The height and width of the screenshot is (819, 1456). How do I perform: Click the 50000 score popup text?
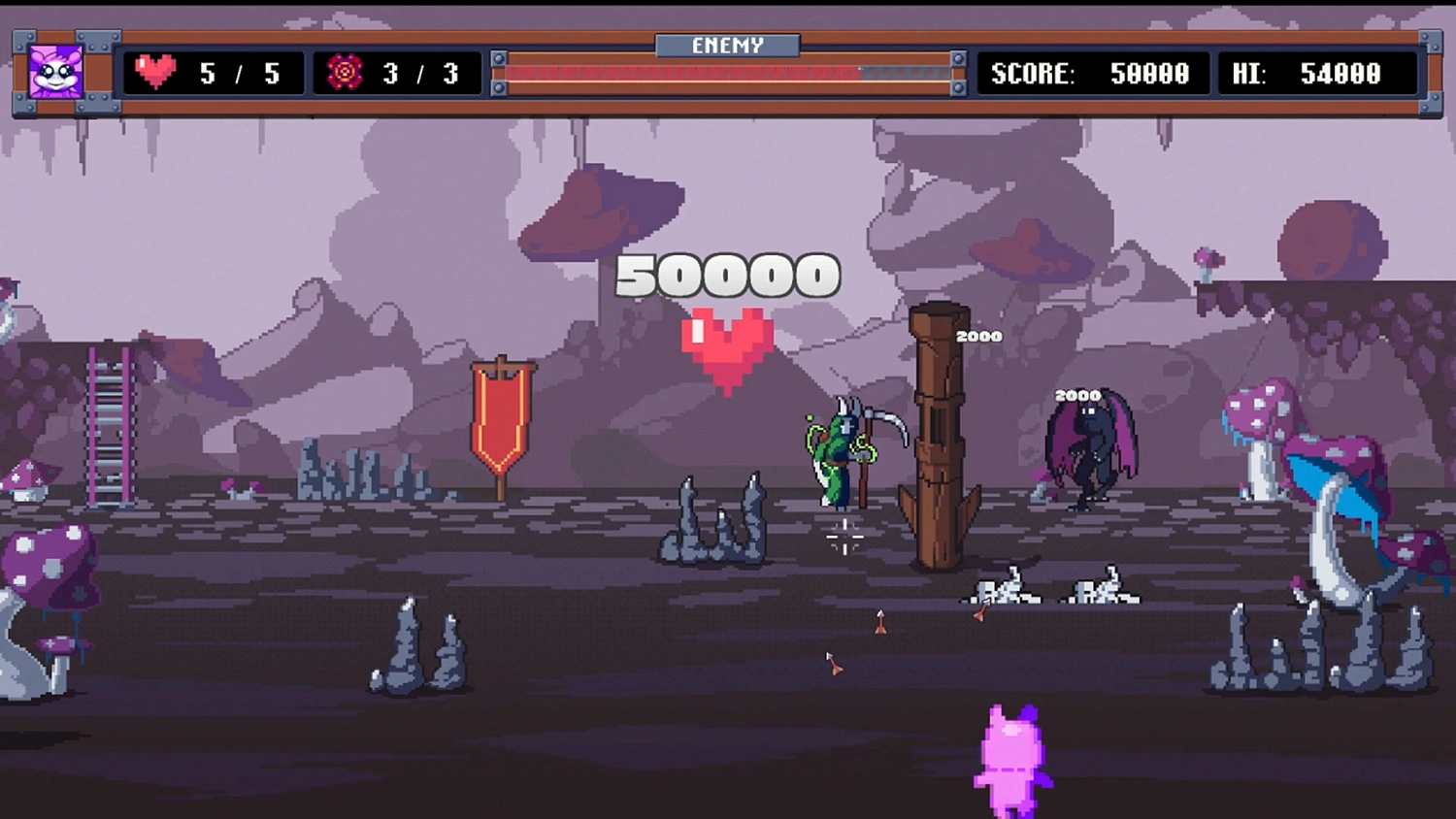point(726,276)
